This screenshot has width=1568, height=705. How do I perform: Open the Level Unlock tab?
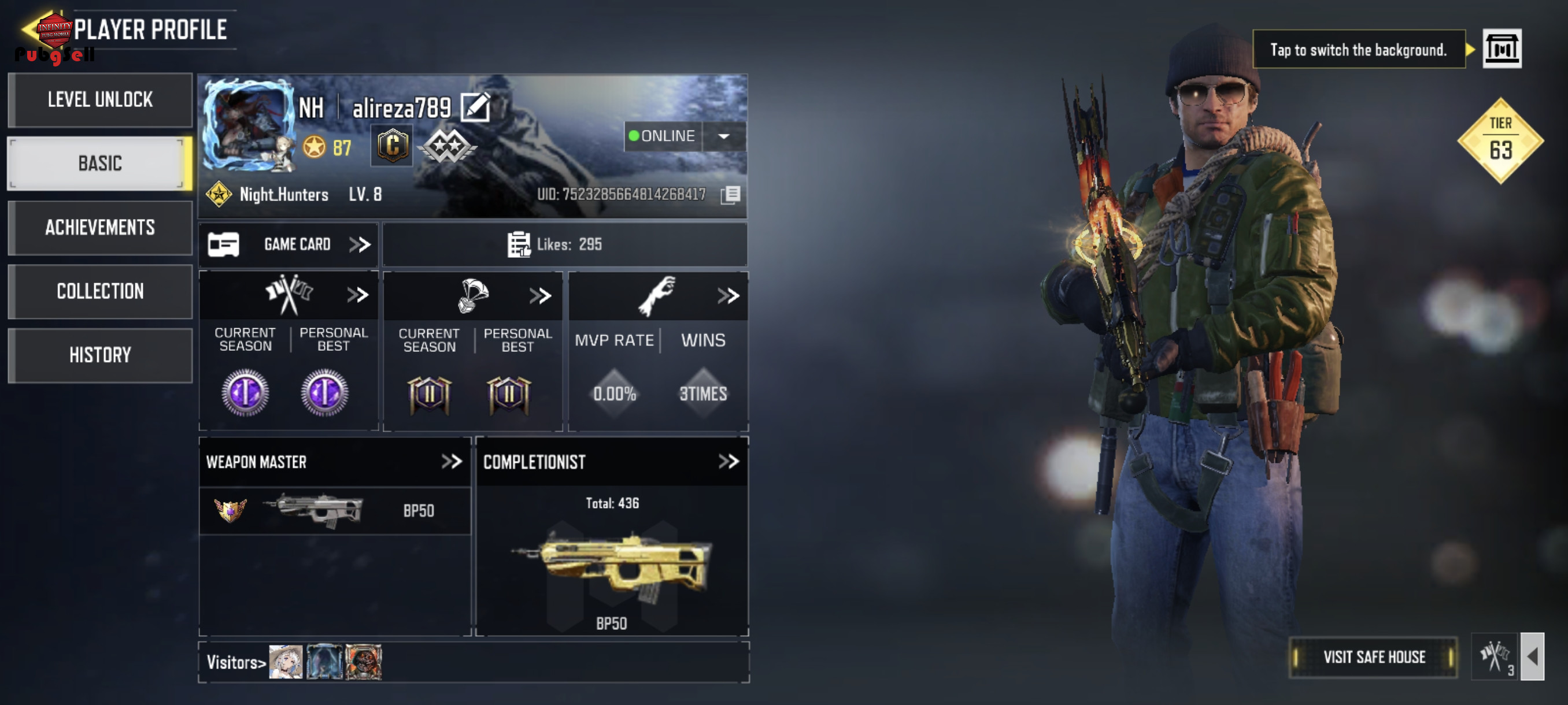pyautogui.click(x=100, y=100)
